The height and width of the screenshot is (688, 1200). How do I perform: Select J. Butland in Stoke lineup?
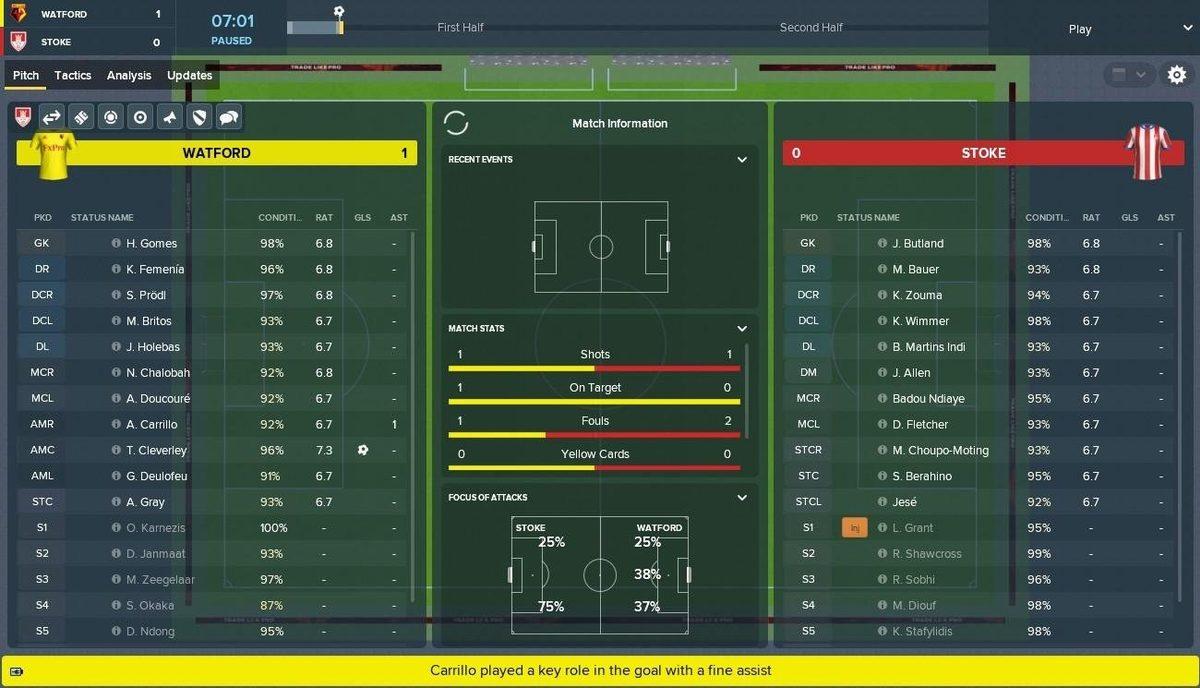[918, 243]
